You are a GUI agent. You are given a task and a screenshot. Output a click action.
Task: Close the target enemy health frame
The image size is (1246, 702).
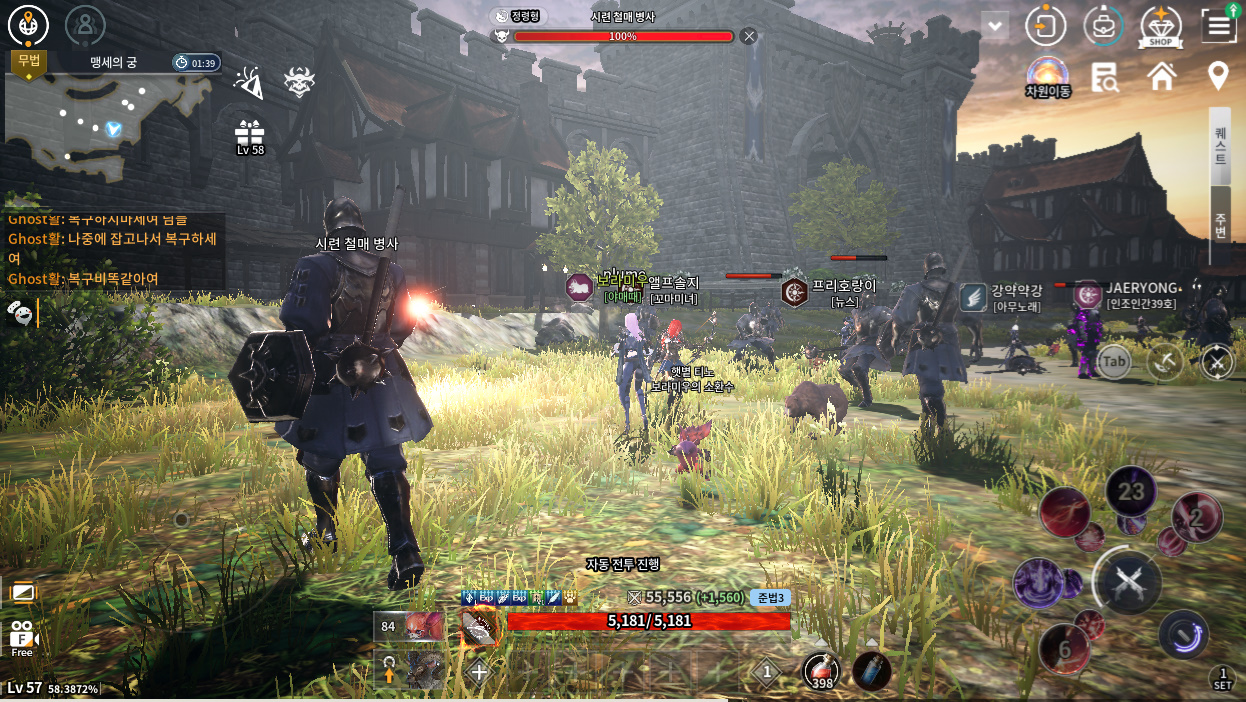[749, 36]
